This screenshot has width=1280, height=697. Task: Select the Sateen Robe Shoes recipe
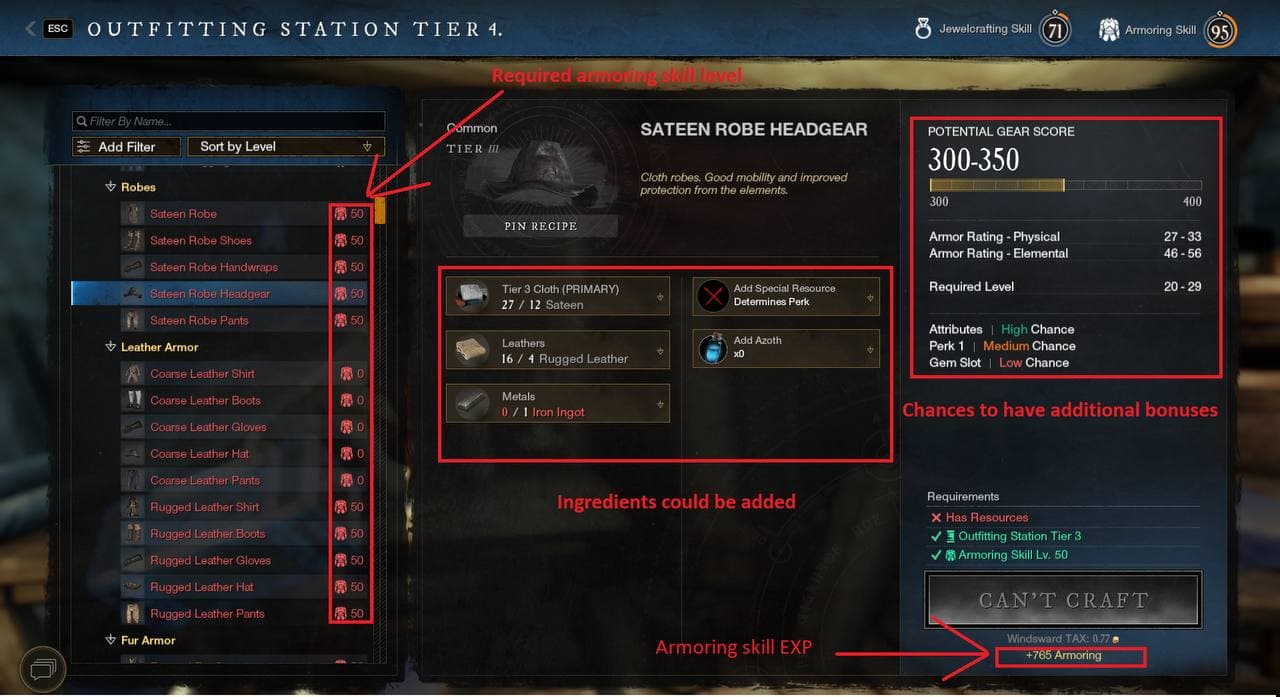(x=201, y=241)
